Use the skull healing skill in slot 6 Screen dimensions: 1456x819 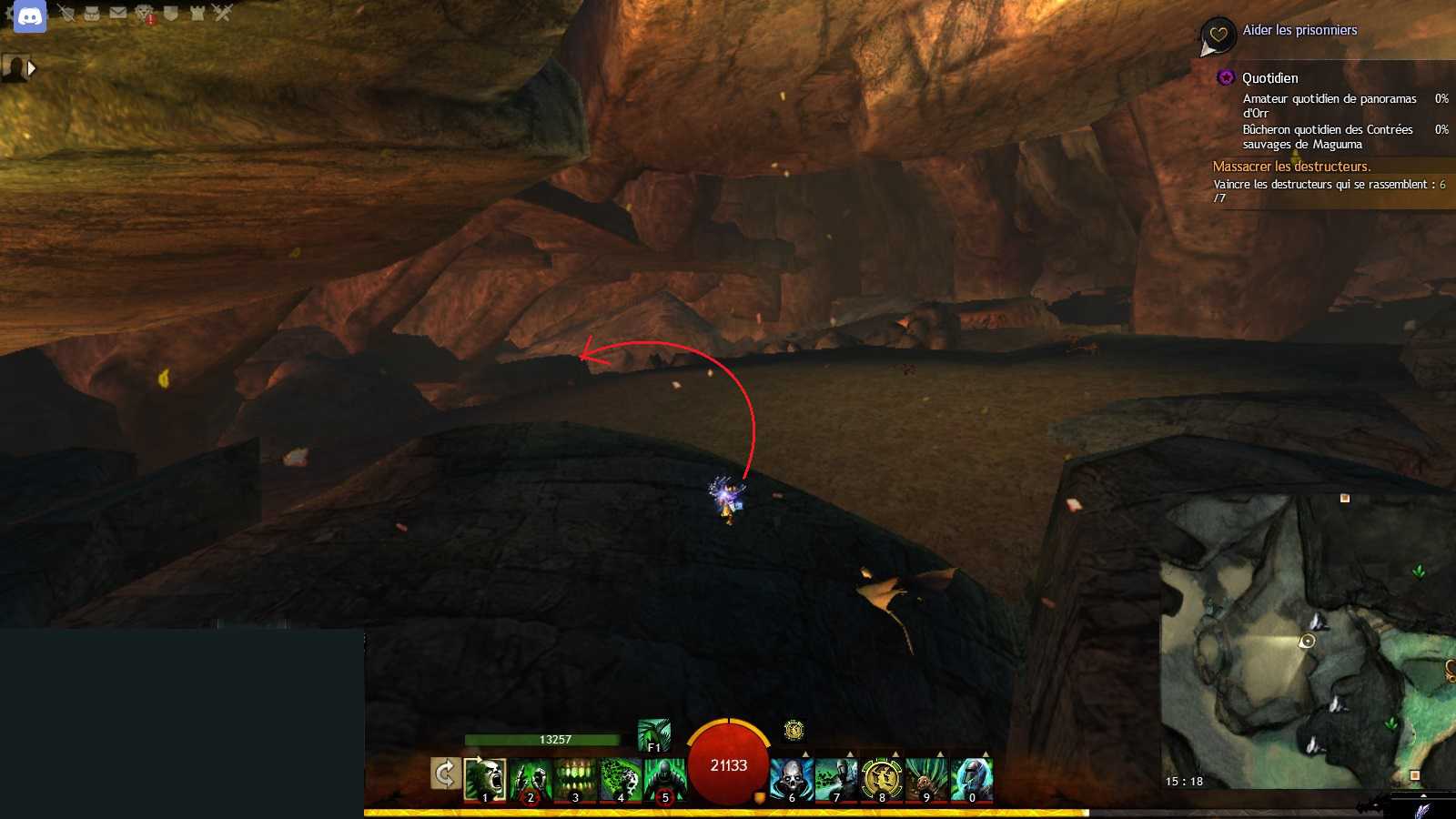(792, 780)
